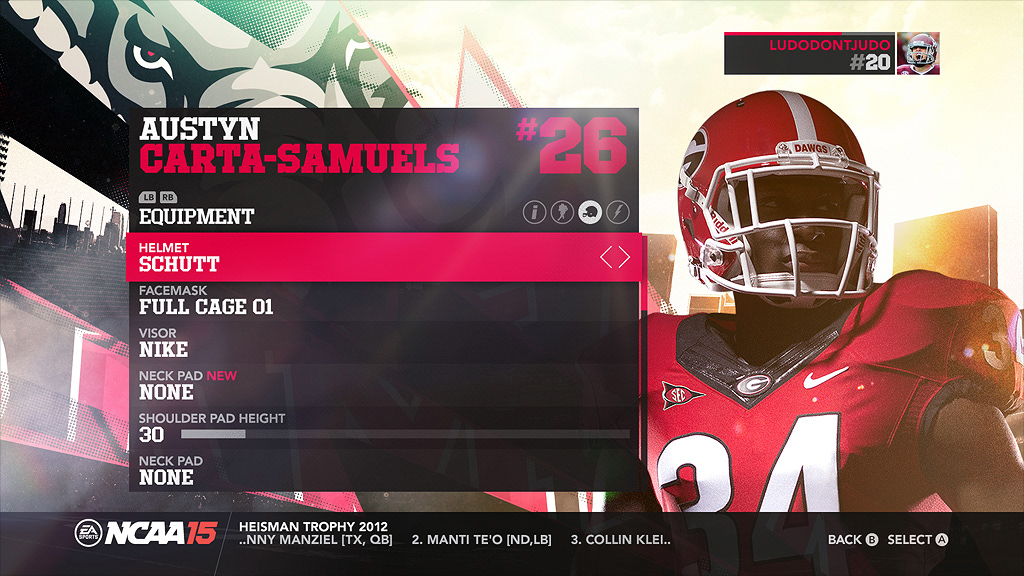The image size is (1024, 576).
Task: Switch to the lightning bolt tab
Action: click(x=617, y=212)
